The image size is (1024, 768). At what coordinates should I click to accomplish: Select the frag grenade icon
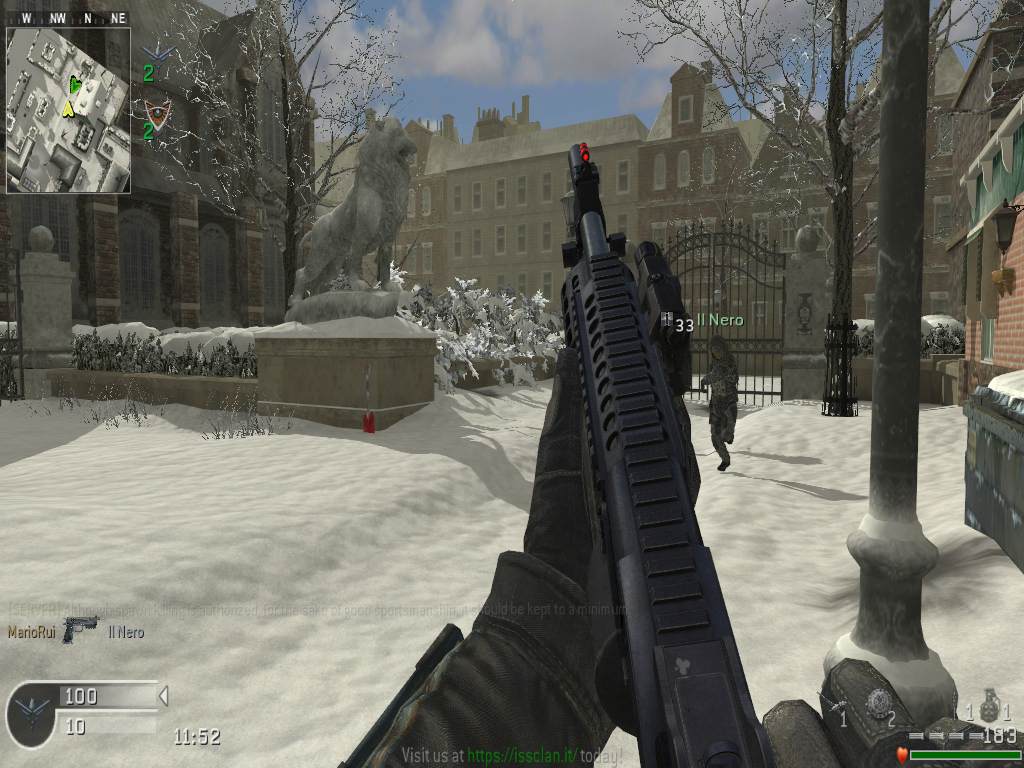(989, 707)
